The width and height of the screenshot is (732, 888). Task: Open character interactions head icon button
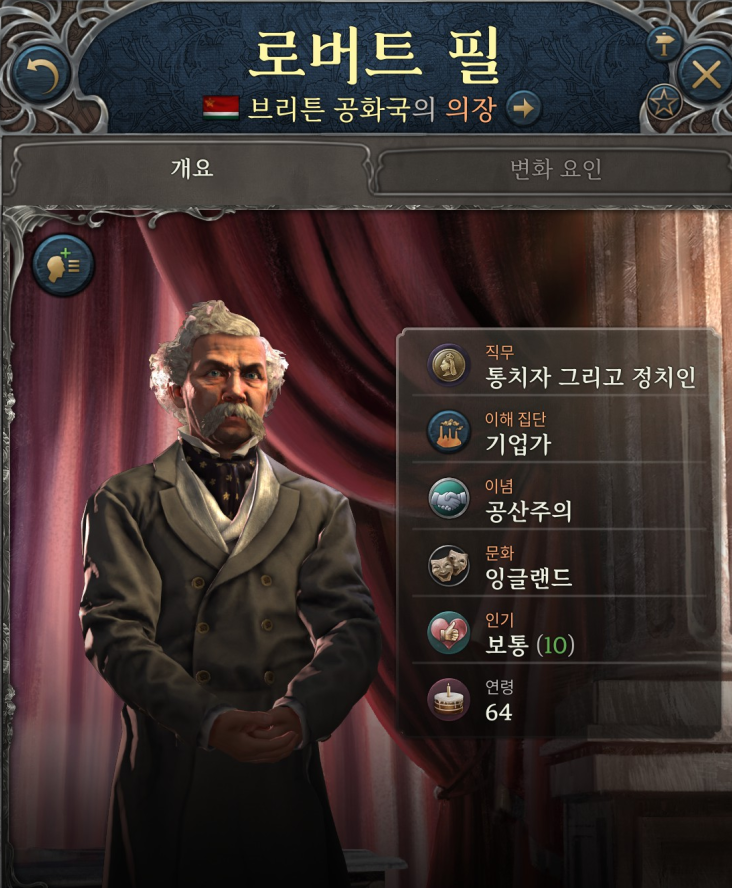coord(64,265)
